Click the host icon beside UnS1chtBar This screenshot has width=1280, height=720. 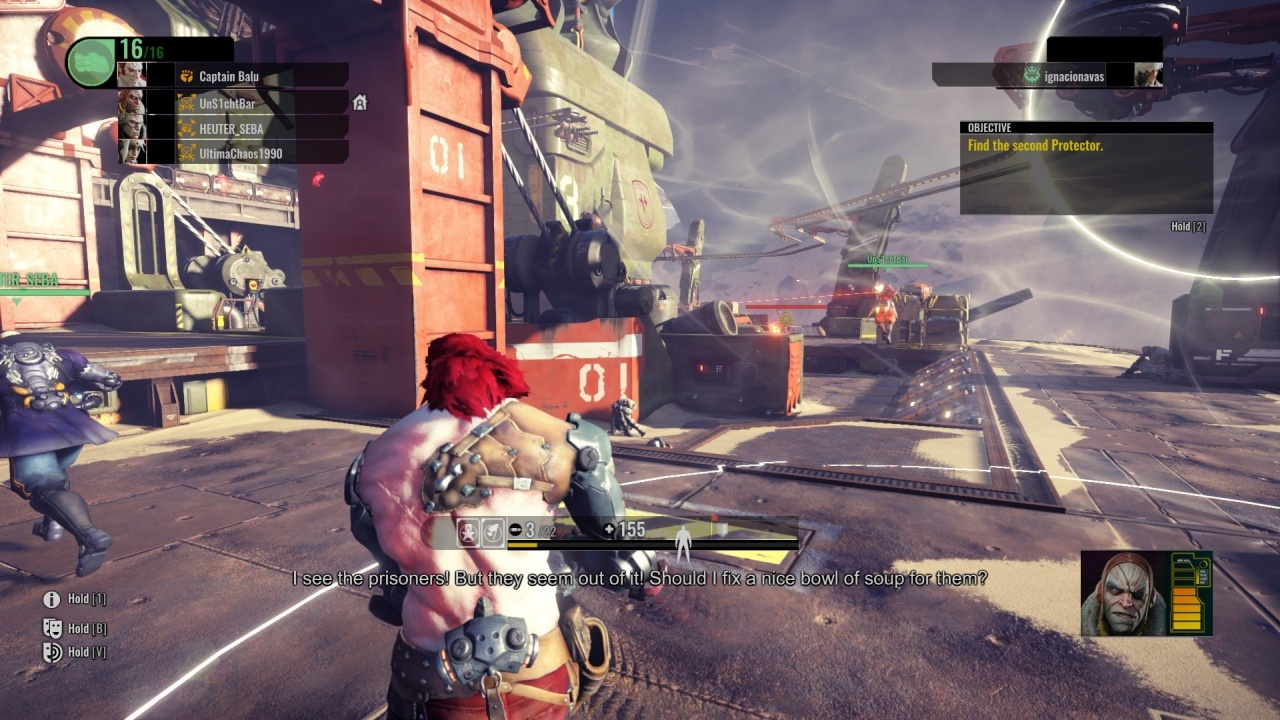(360, 102)
